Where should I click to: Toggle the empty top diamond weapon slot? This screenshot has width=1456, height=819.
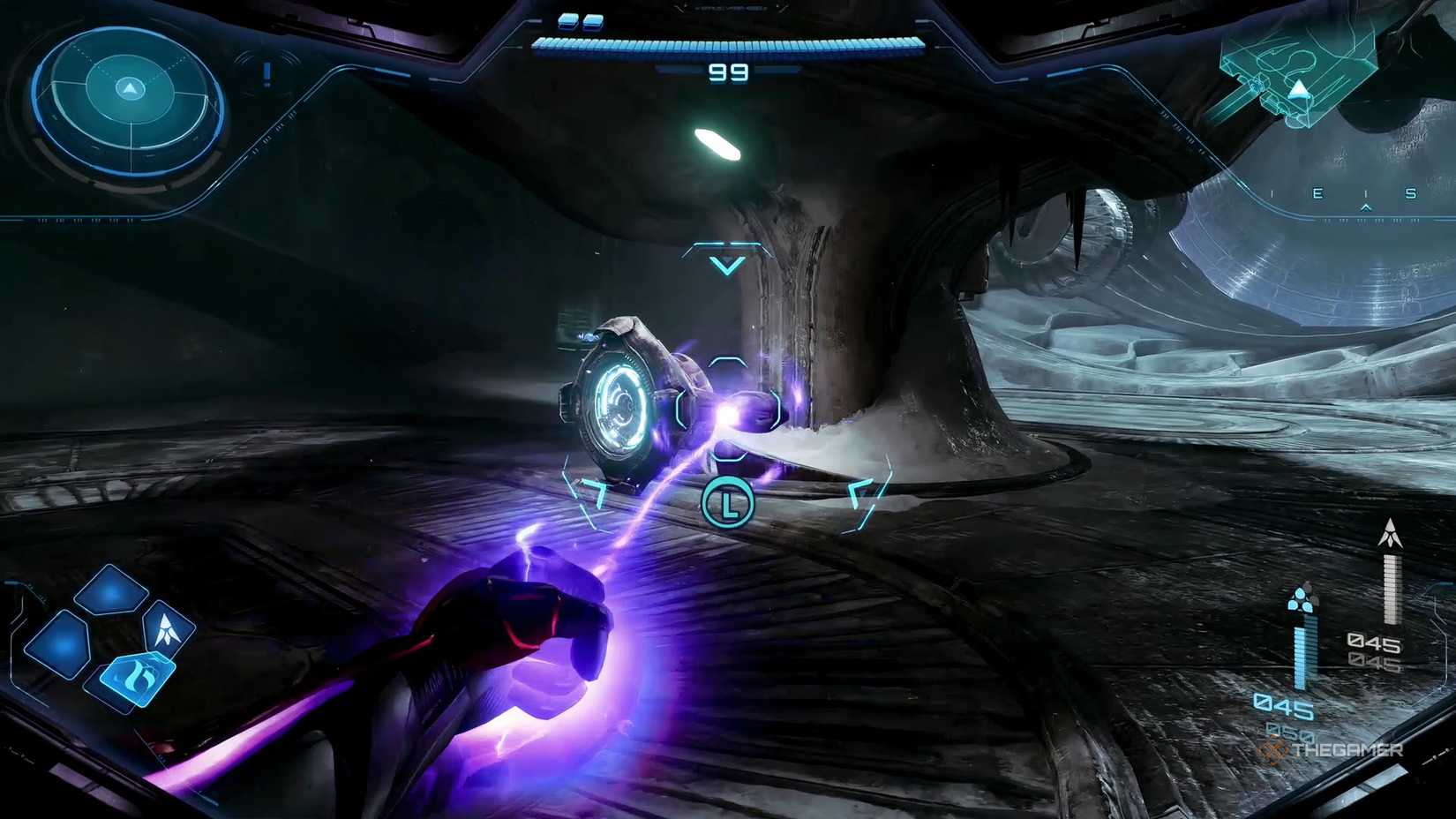click(x=110, y=591)
